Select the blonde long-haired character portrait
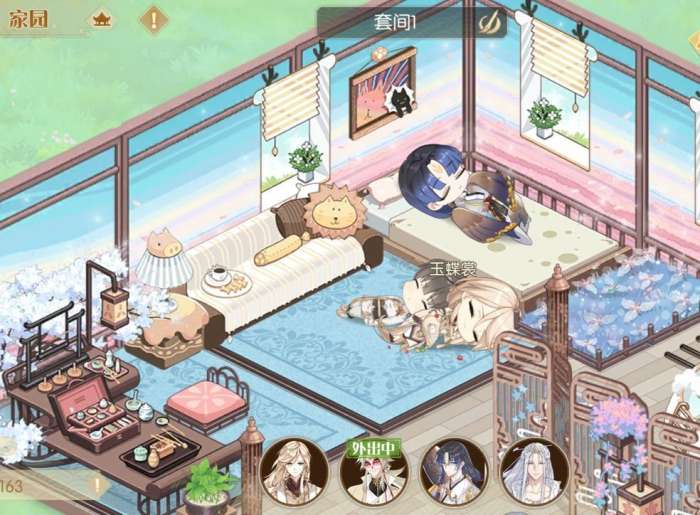The height and width of the screenshot is (515, 700). (x=293, y=471)
